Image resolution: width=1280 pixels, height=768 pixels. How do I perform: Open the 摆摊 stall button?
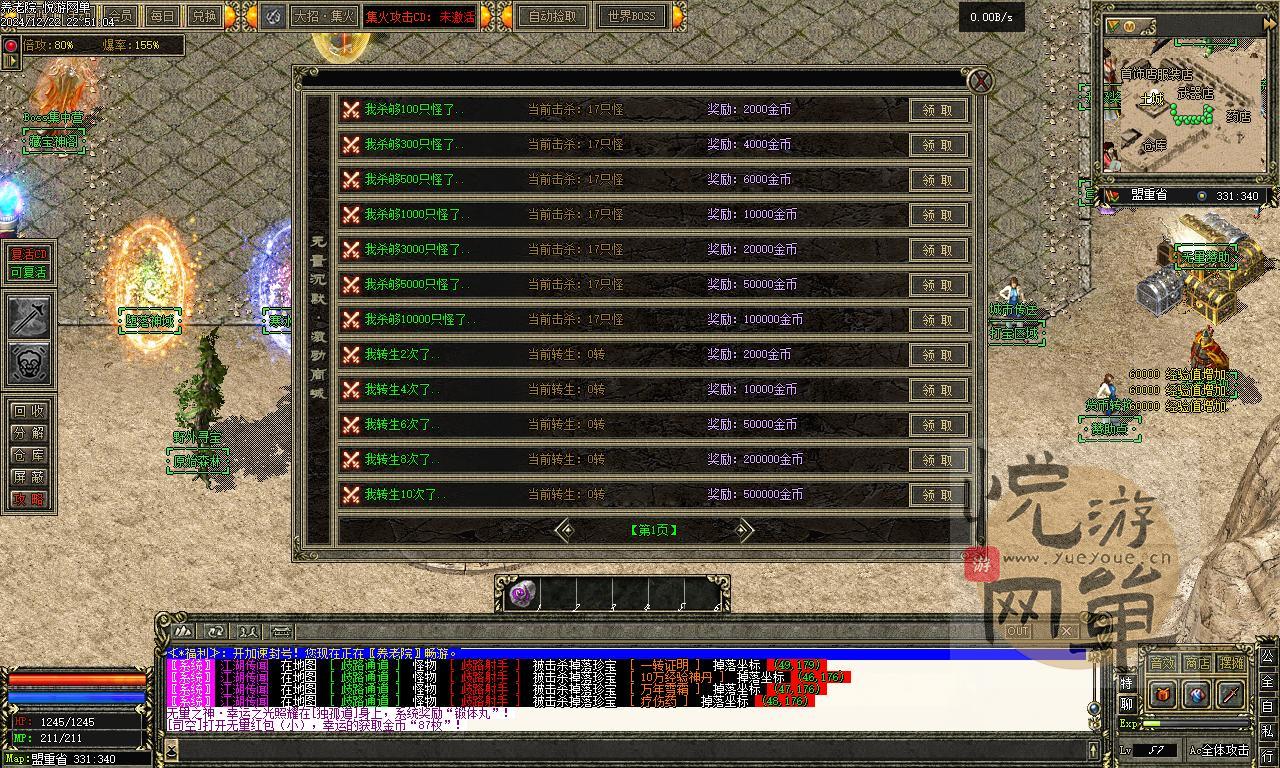(1232, 663)
